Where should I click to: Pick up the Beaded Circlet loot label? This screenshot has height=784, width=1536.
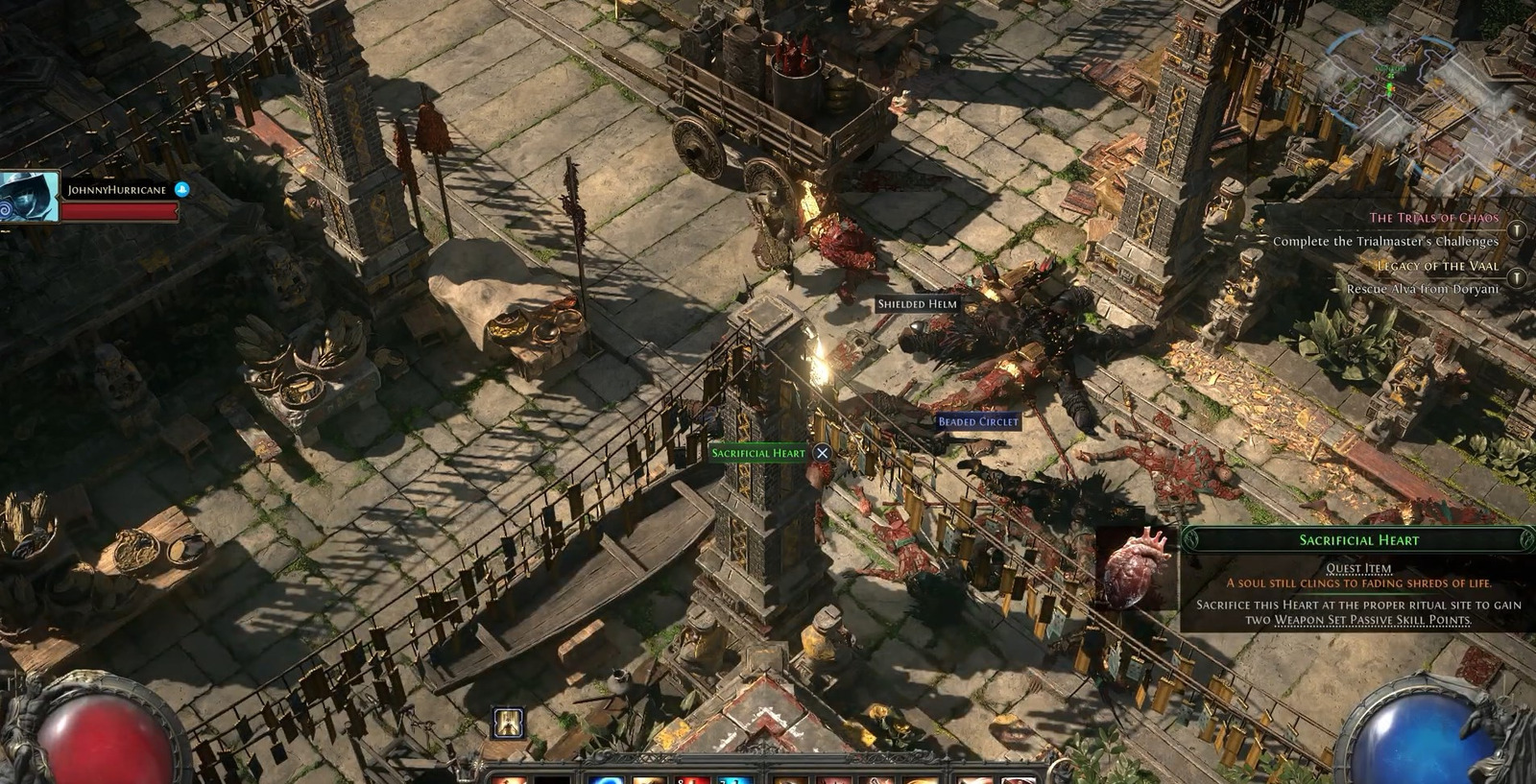[977, 421]
